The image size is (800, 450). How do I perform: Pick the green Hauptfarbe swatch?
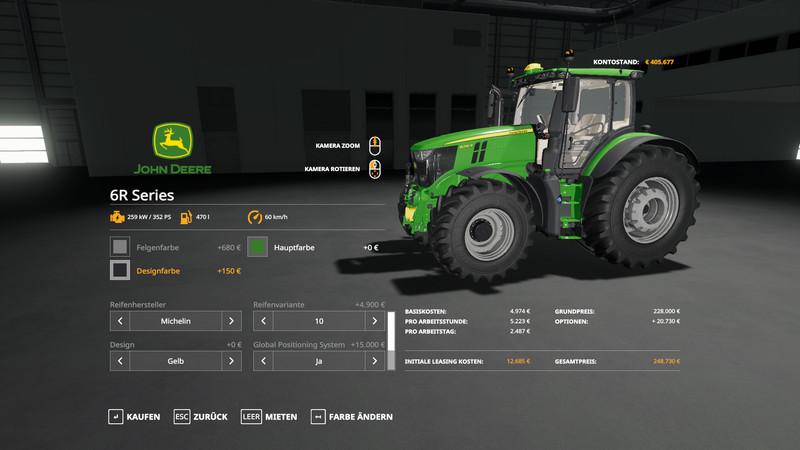click(257, 245)
